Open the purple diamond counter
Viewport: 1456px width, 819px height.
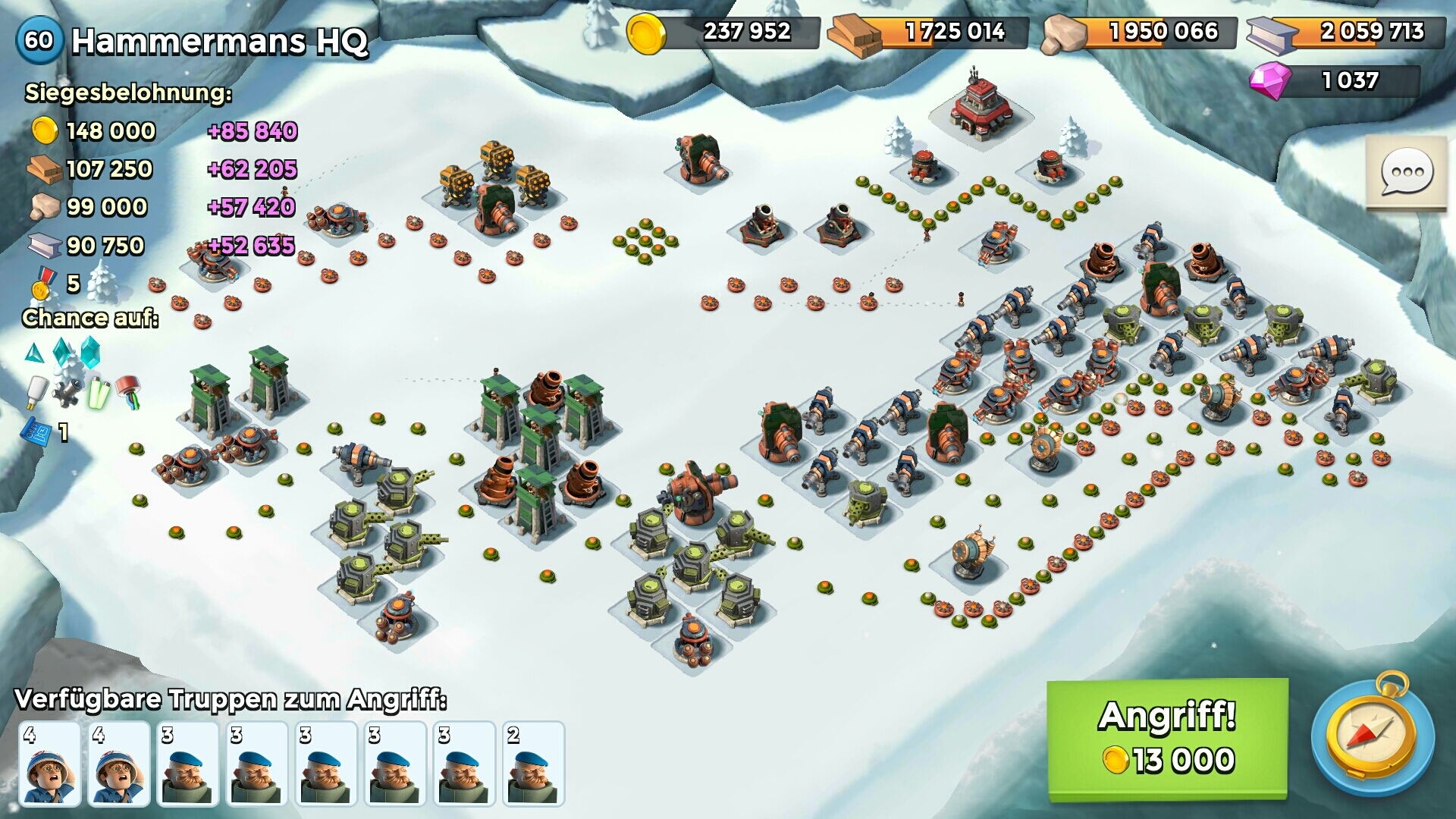(x=1335, y=80)
